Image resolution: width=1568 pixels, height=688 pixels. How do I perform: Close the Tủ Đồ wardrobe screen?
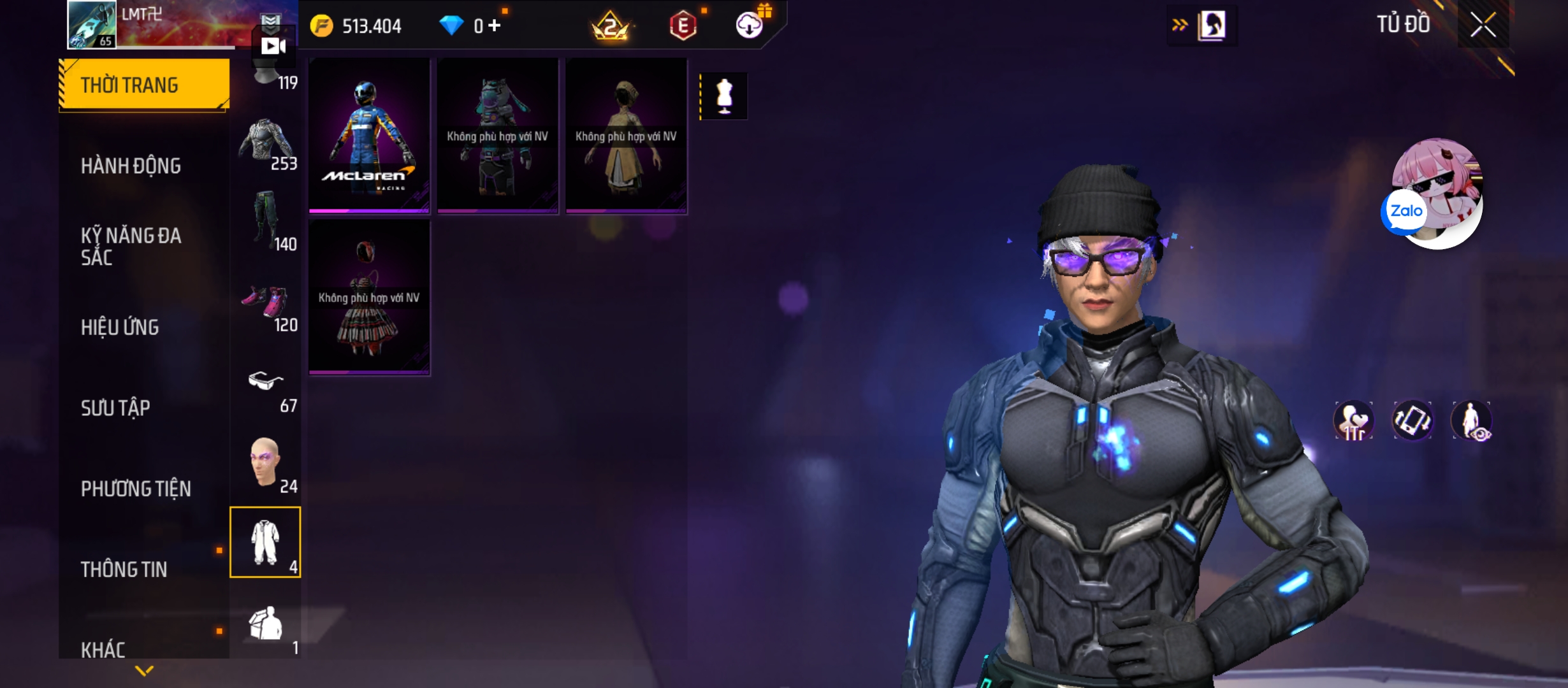pos(1483,25)
